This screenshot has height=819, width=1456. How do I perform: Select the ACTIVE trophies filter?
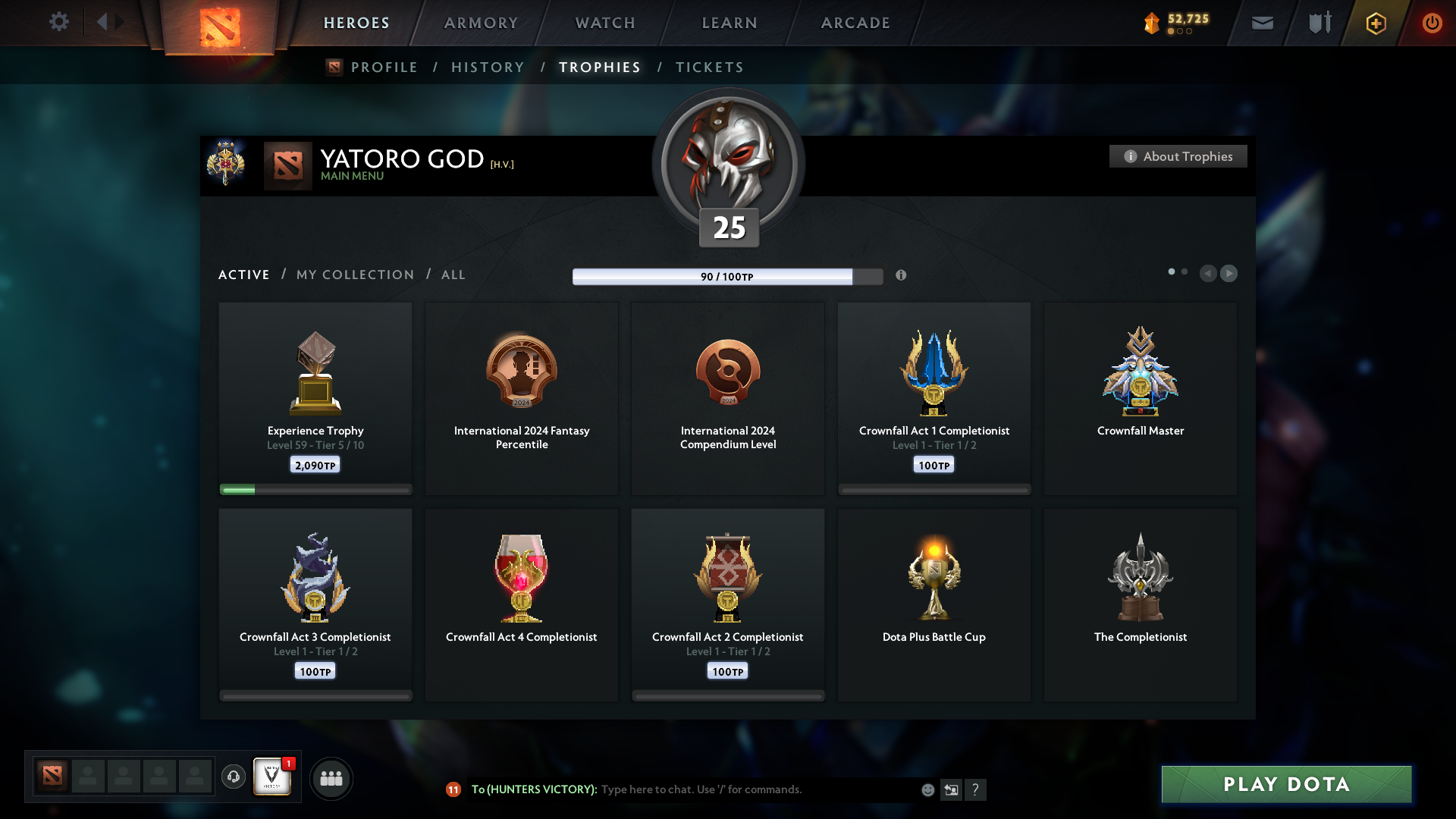point(243,275)
